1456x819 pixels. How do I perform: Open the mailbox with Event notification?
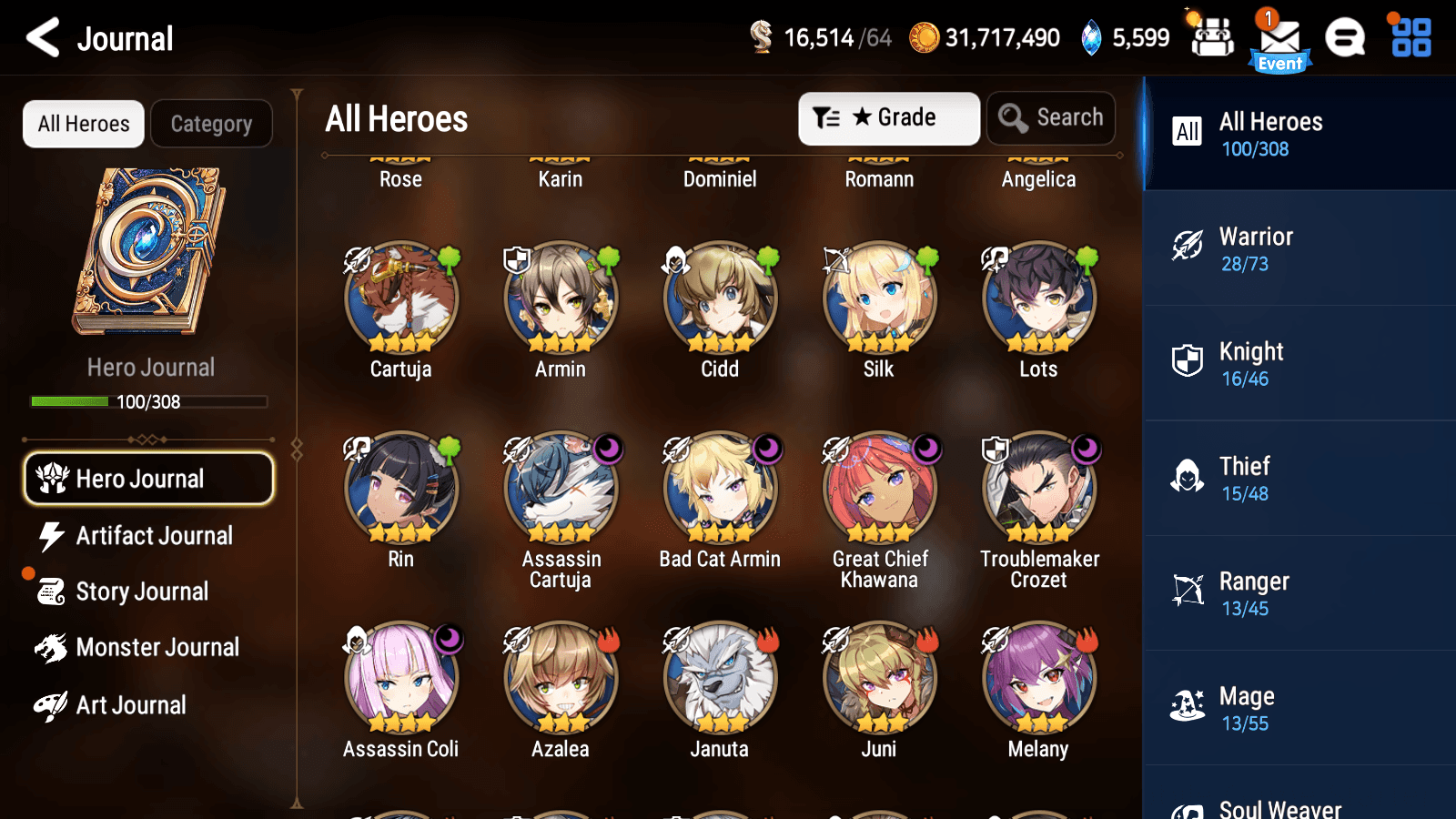[1279, 36]
